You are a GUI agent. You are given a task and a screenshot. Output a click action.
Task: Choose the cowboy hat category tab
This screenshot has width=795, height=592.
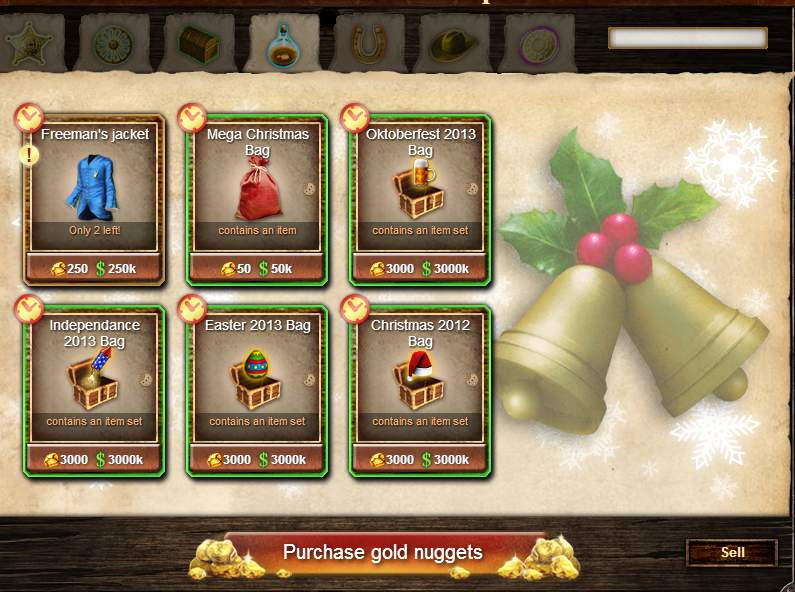[x=455, y=42]
